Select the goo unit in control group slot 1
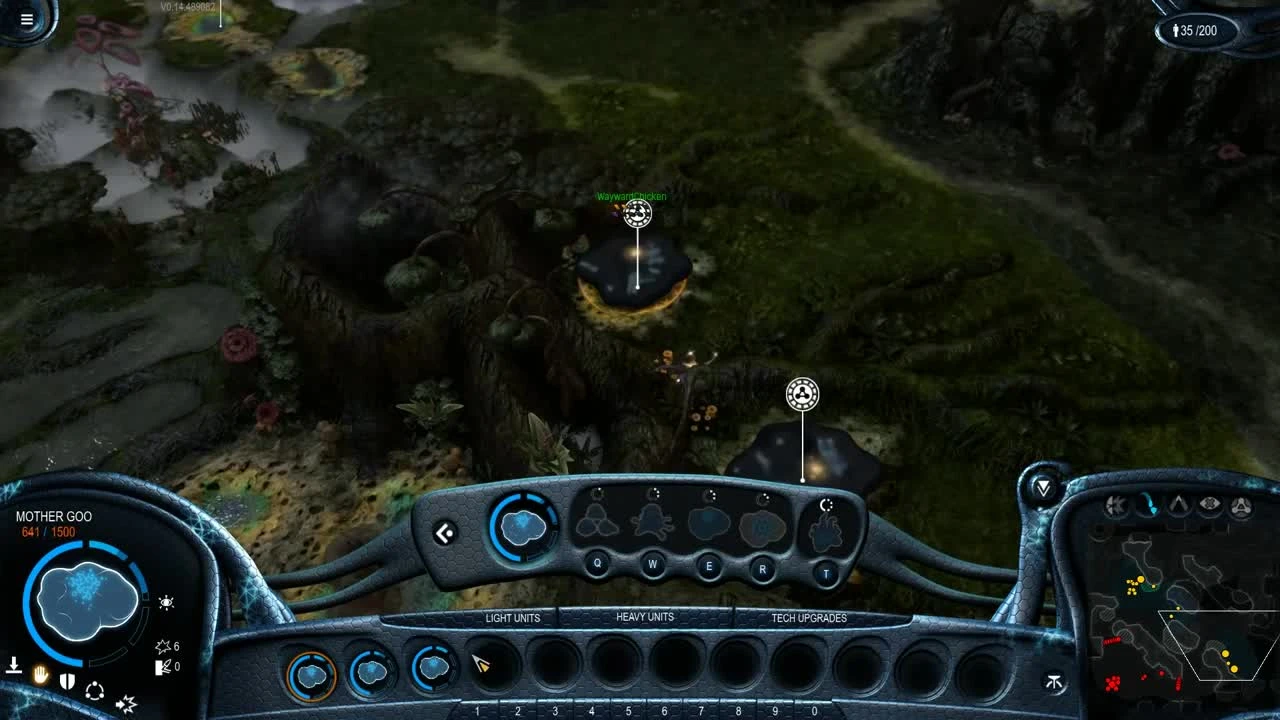 pyautogui.click(x=310, y=673)
